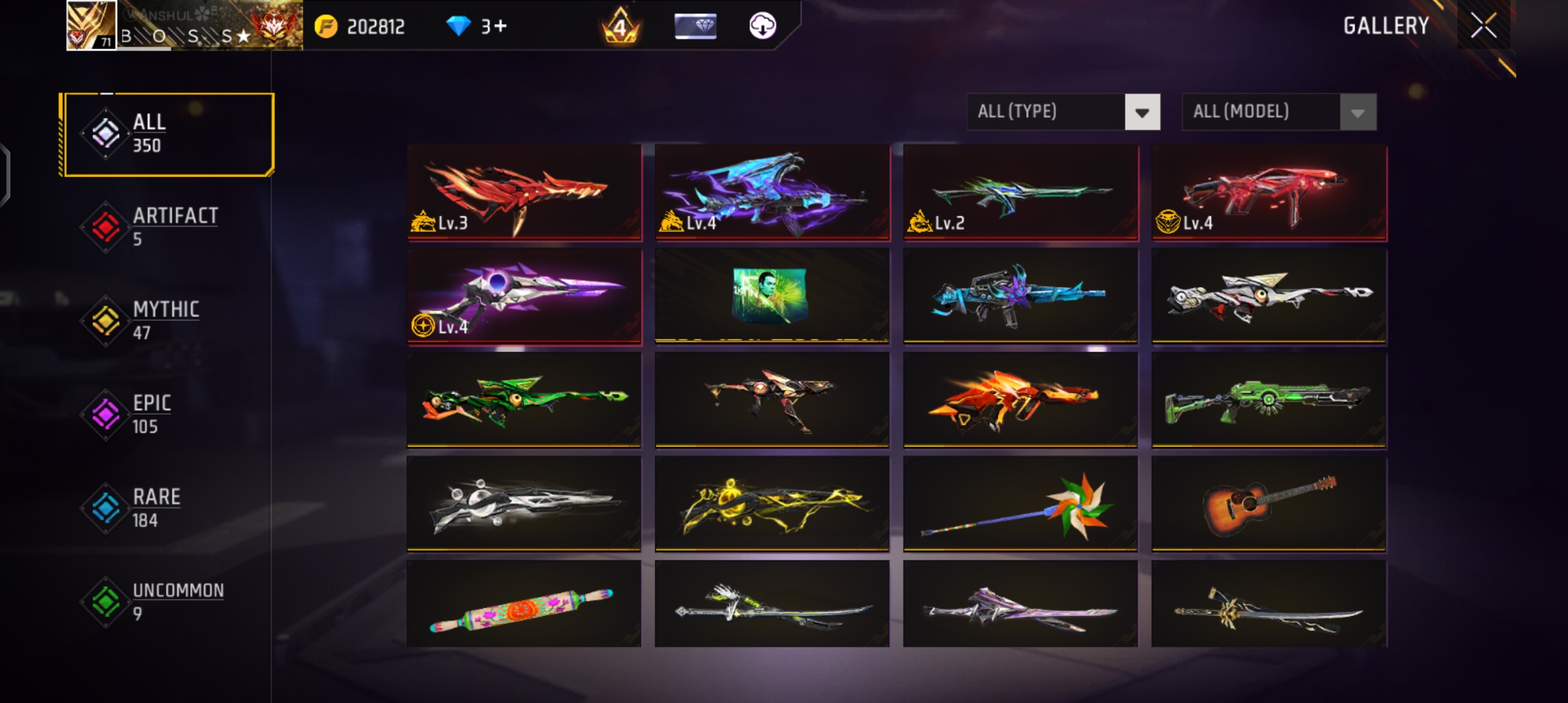Expand the All (Model) dropdown
Image resolution: width=1568 pixels, height=703 pixels.
click(1278, 112)
